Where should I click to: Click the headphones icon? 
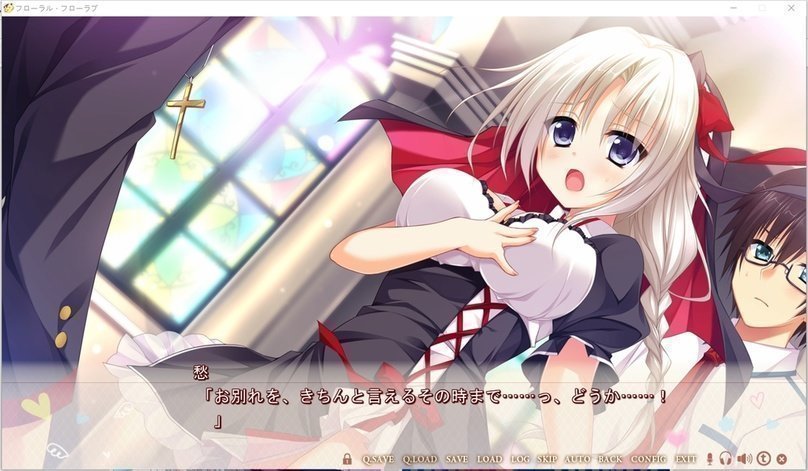click(x=727, y=459)
